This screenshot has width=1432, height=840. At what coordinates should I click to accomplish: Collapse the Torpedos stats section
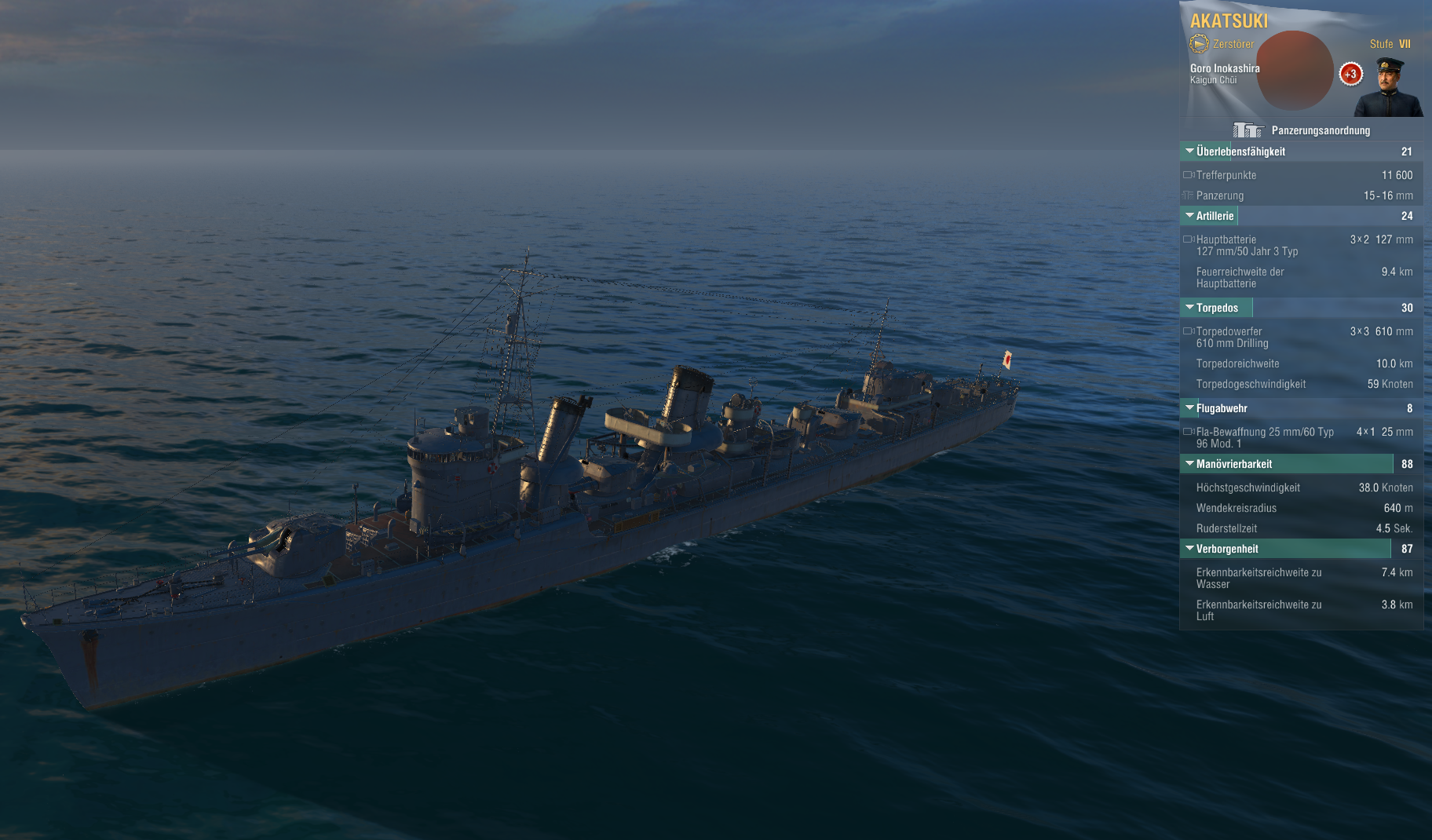coord(1190,308)
